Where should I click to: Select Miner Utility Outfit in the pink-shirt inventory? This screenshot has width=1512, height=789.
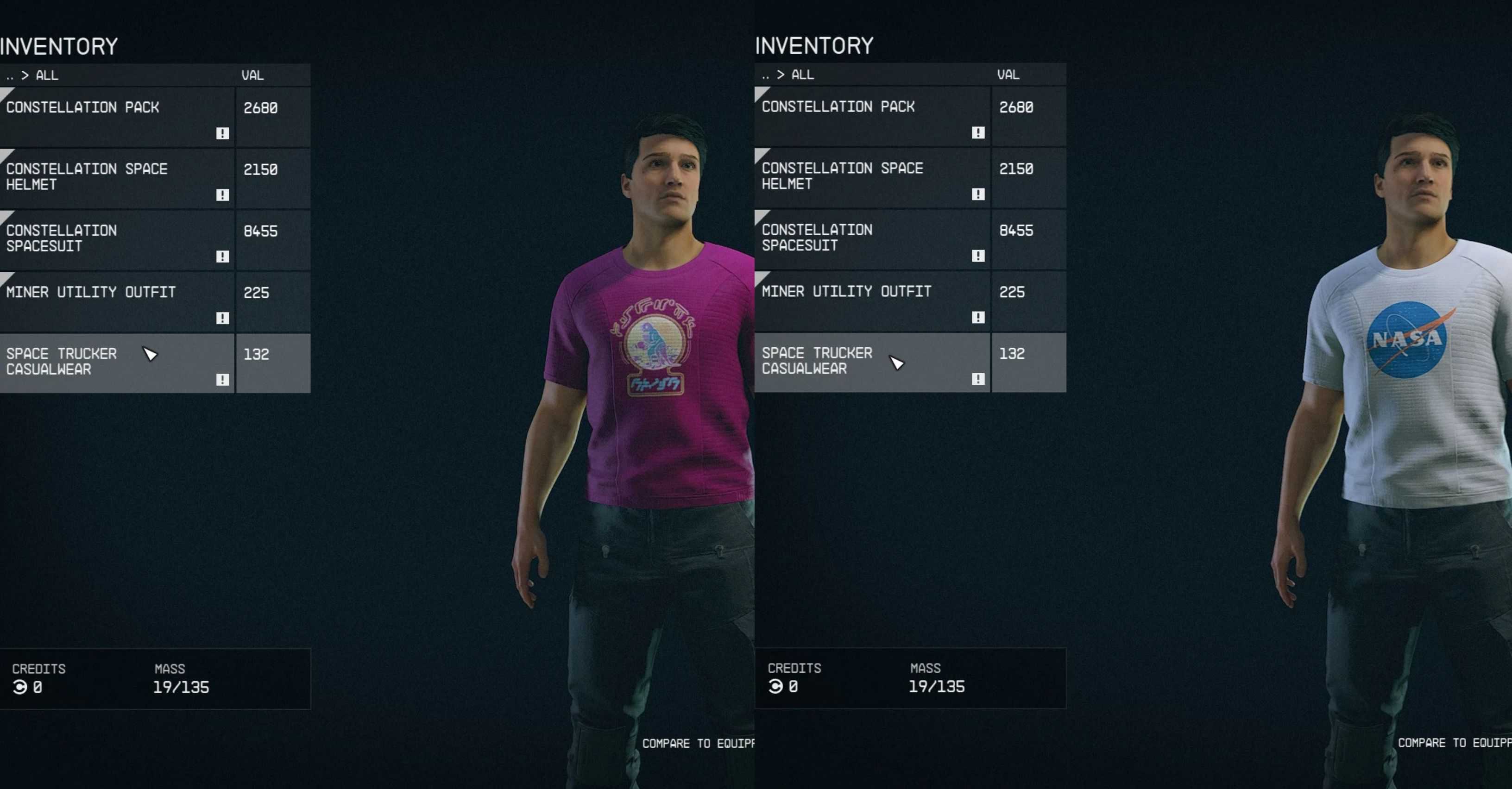[x=117, y=301]
